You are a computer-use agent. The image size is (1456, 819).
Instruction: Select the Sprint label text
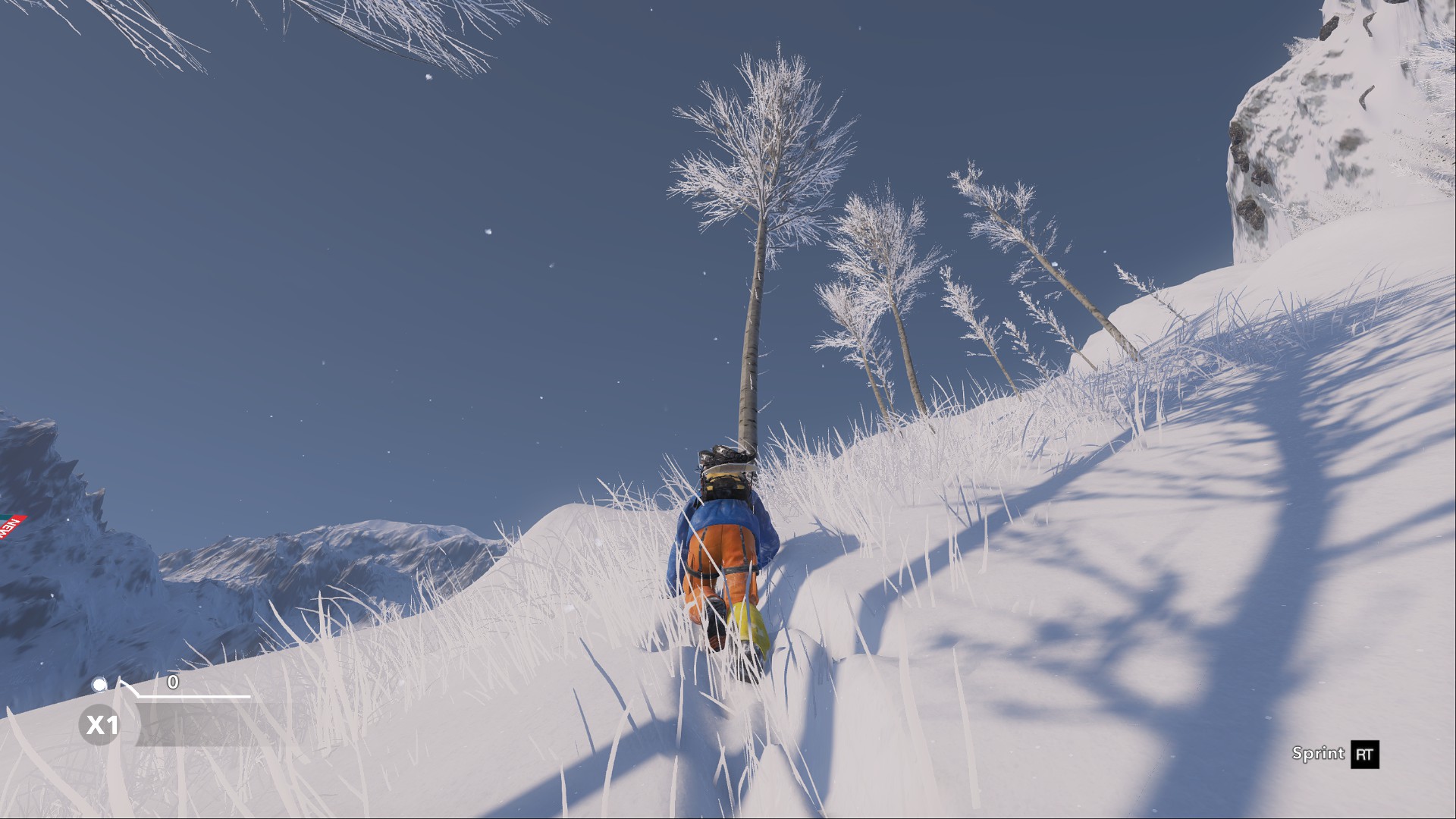[x=1317, y=754]
